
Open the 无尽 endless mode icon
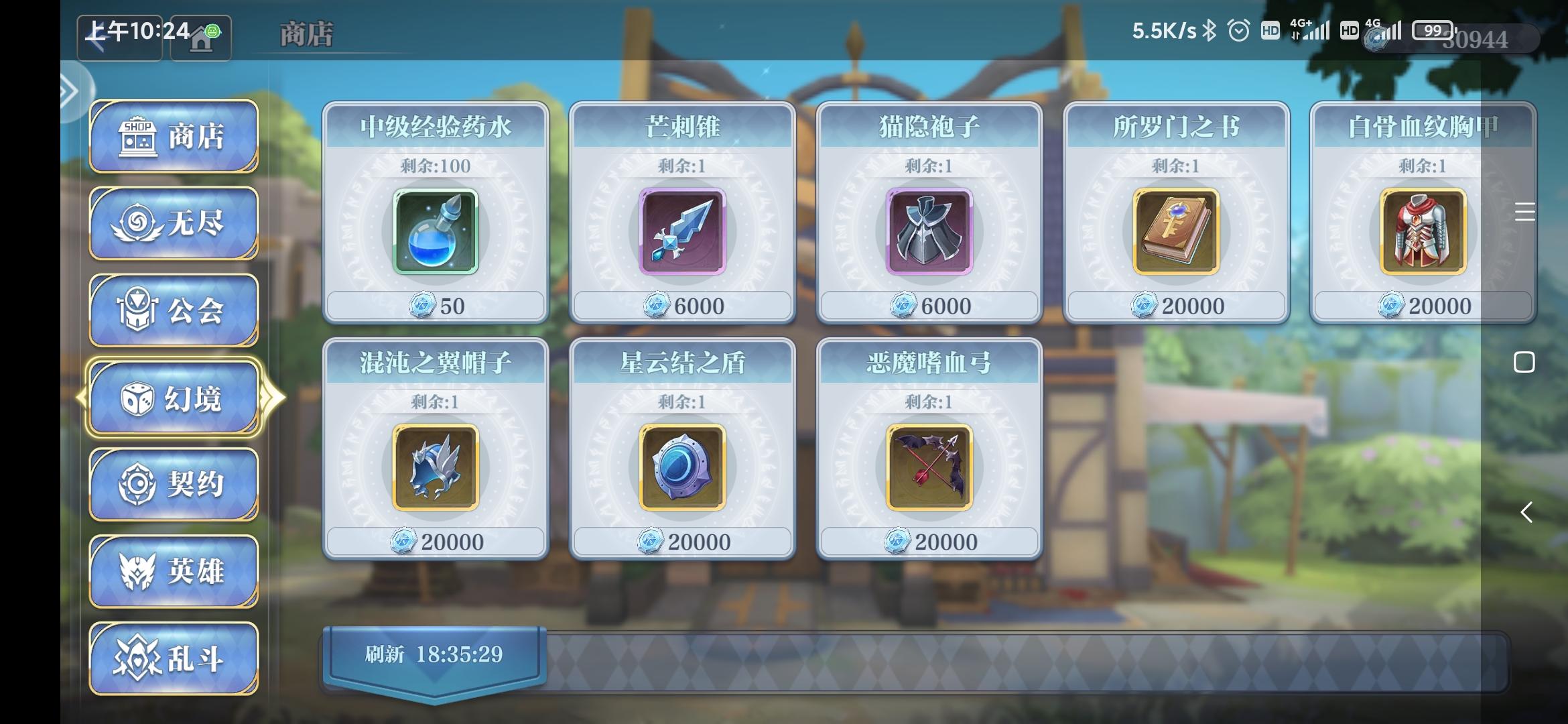point(136,221)
